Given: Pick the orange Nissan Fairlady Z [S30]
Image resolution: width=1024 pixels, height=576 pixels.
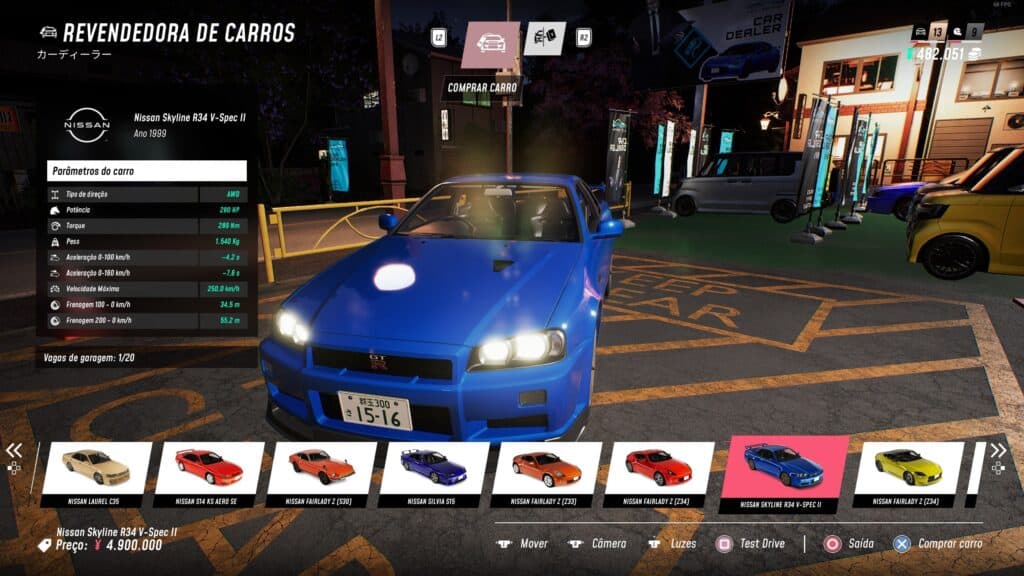Looking at the screenshot, I should pos(322,472).
